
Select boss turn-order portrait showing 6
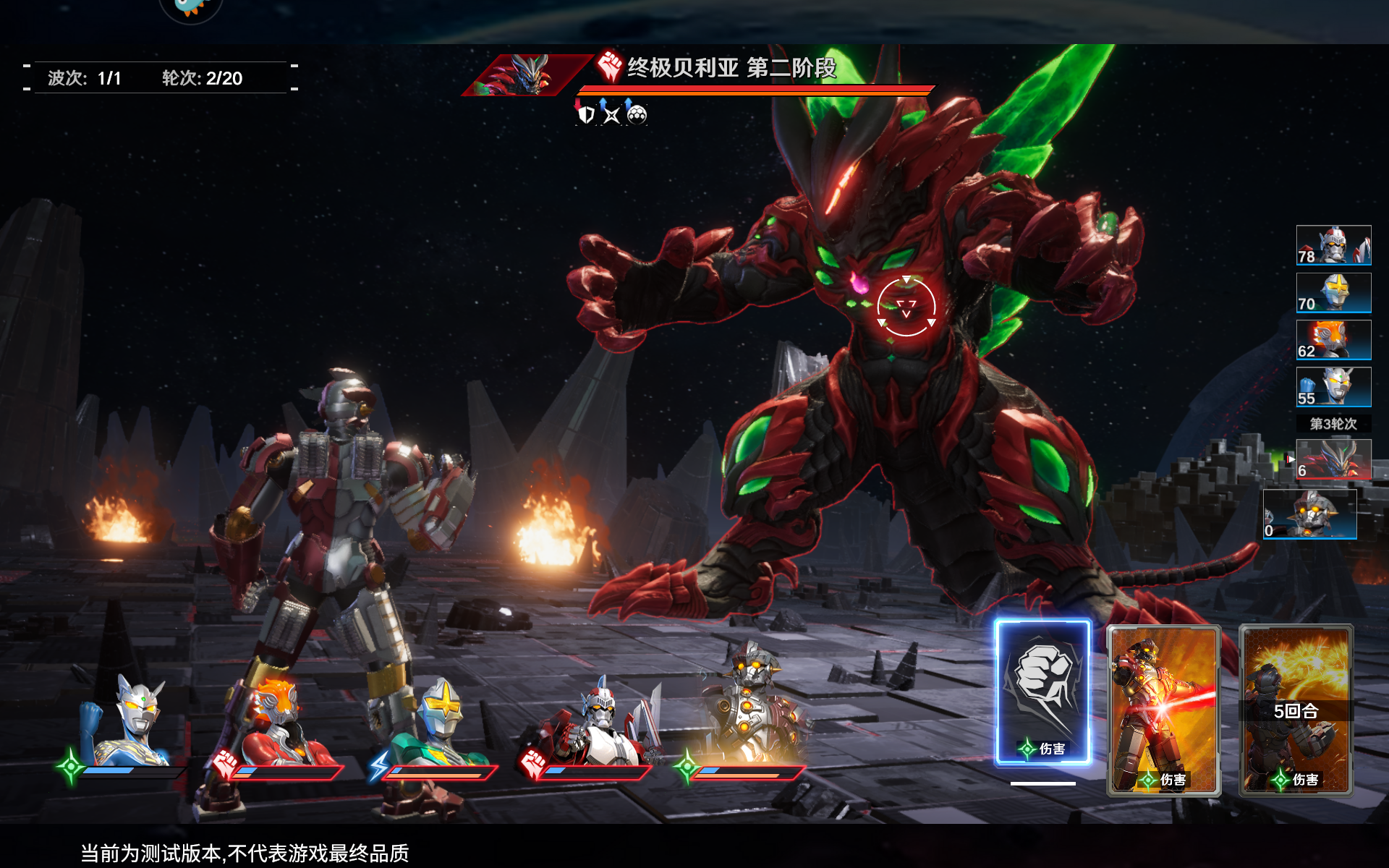[x=1333, y=459]
